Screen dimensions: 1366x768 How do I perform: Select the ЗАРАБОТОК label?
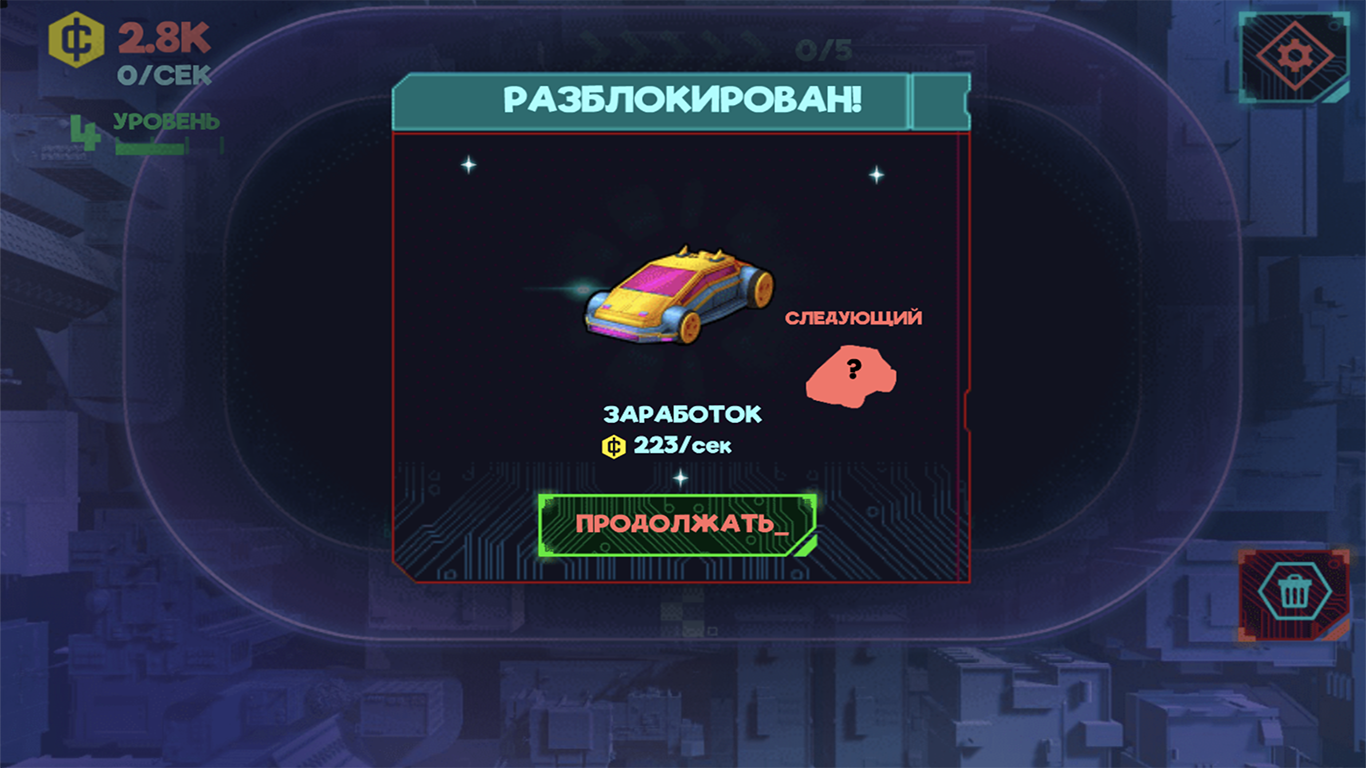[682, 412]
